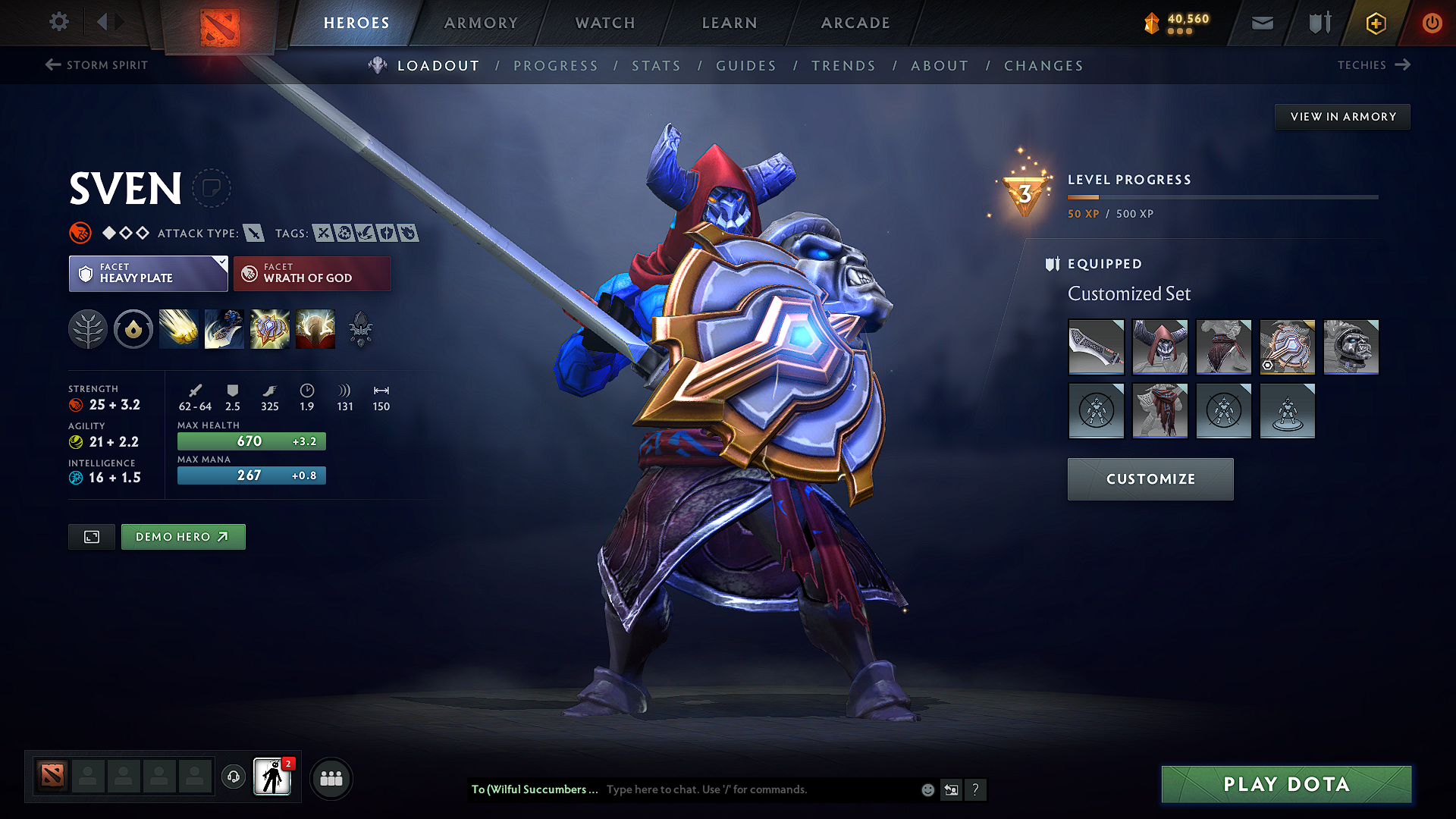
Task: Select the Wrath of God facet
Action: pos(312,273)
